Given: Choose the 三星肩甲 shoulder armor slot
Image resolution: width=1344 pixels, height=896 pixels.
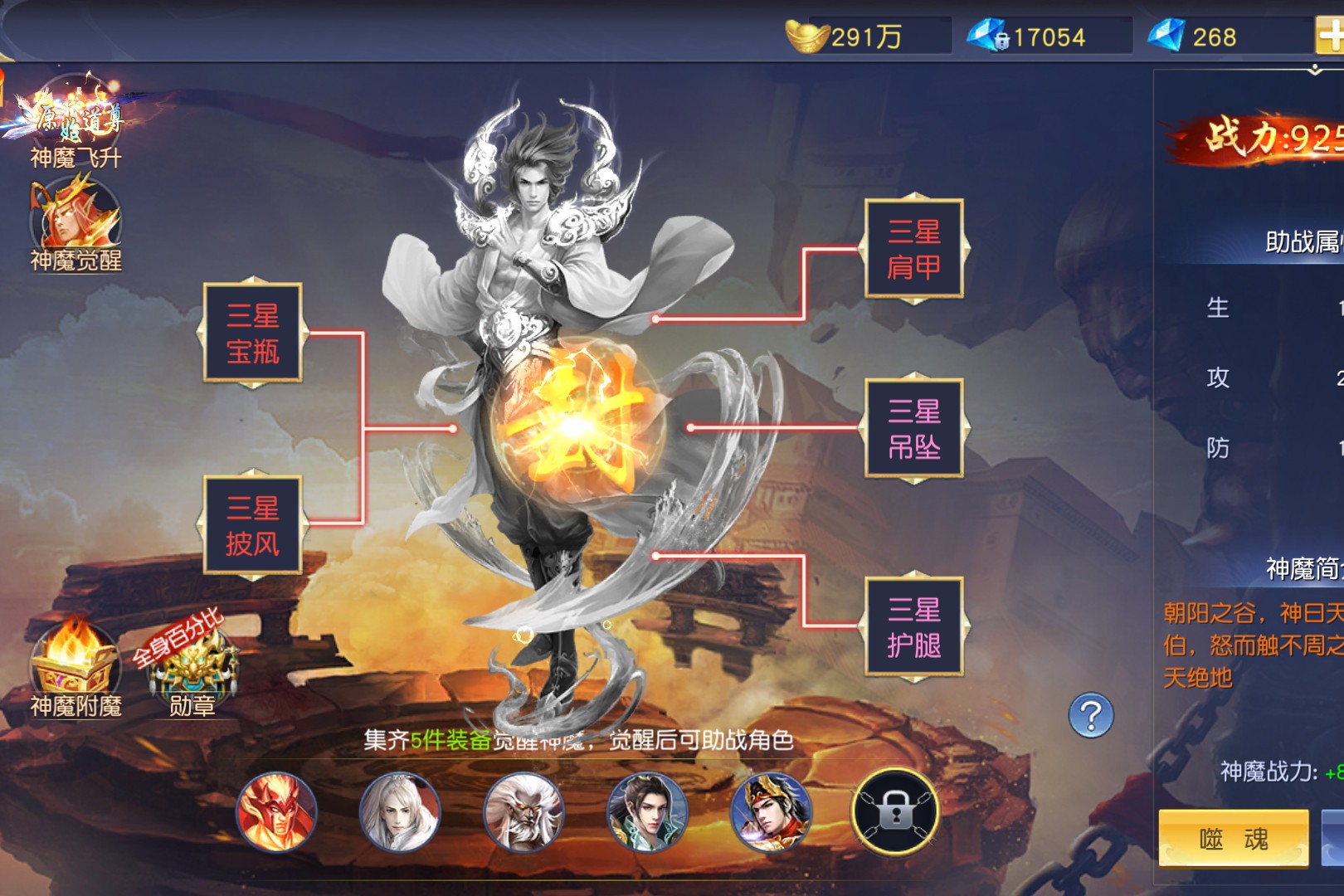Looking at the screenshot, I should tap(913, 249).
